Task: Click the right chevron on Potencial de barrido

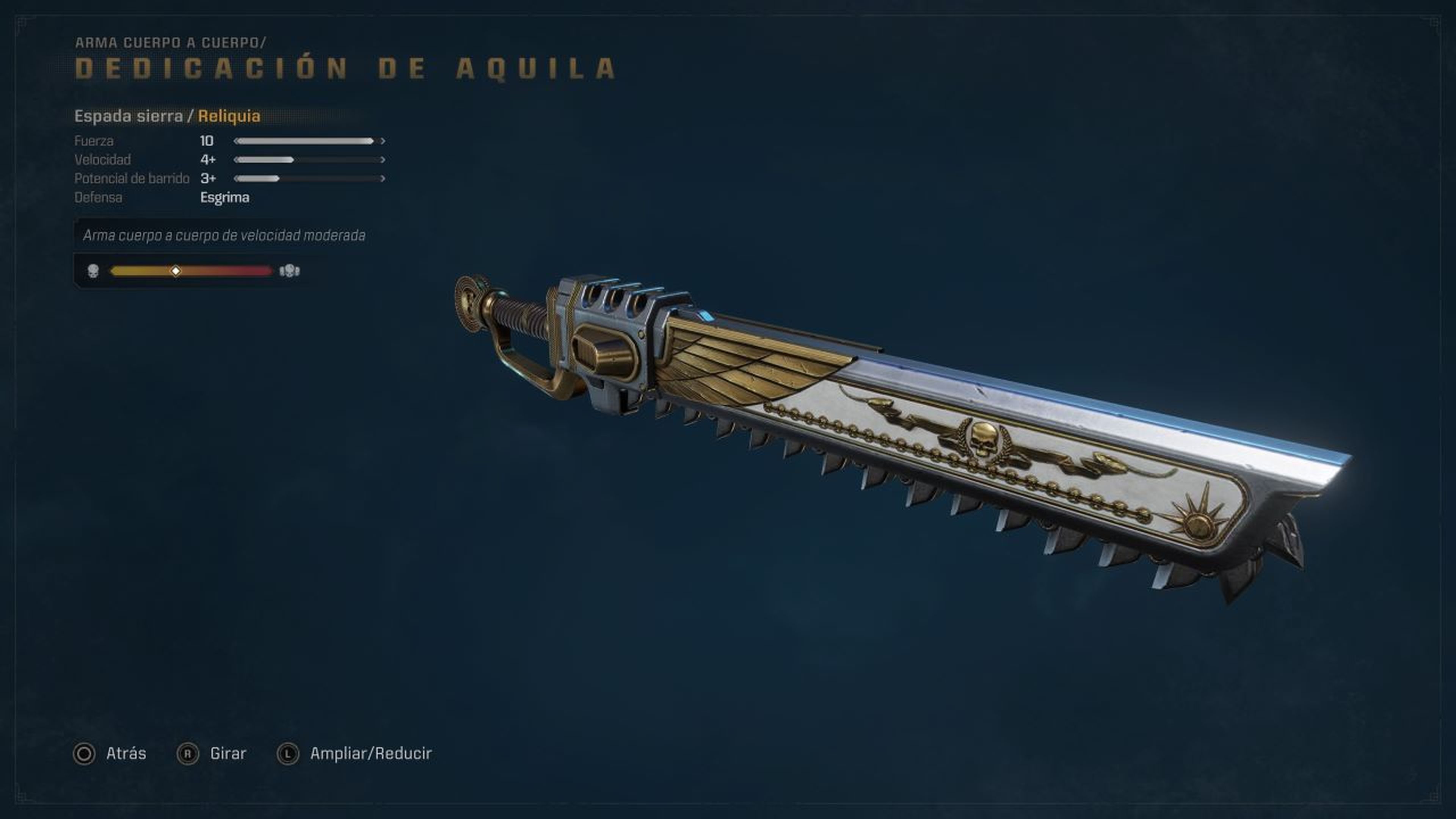Action: click(383, 179)
